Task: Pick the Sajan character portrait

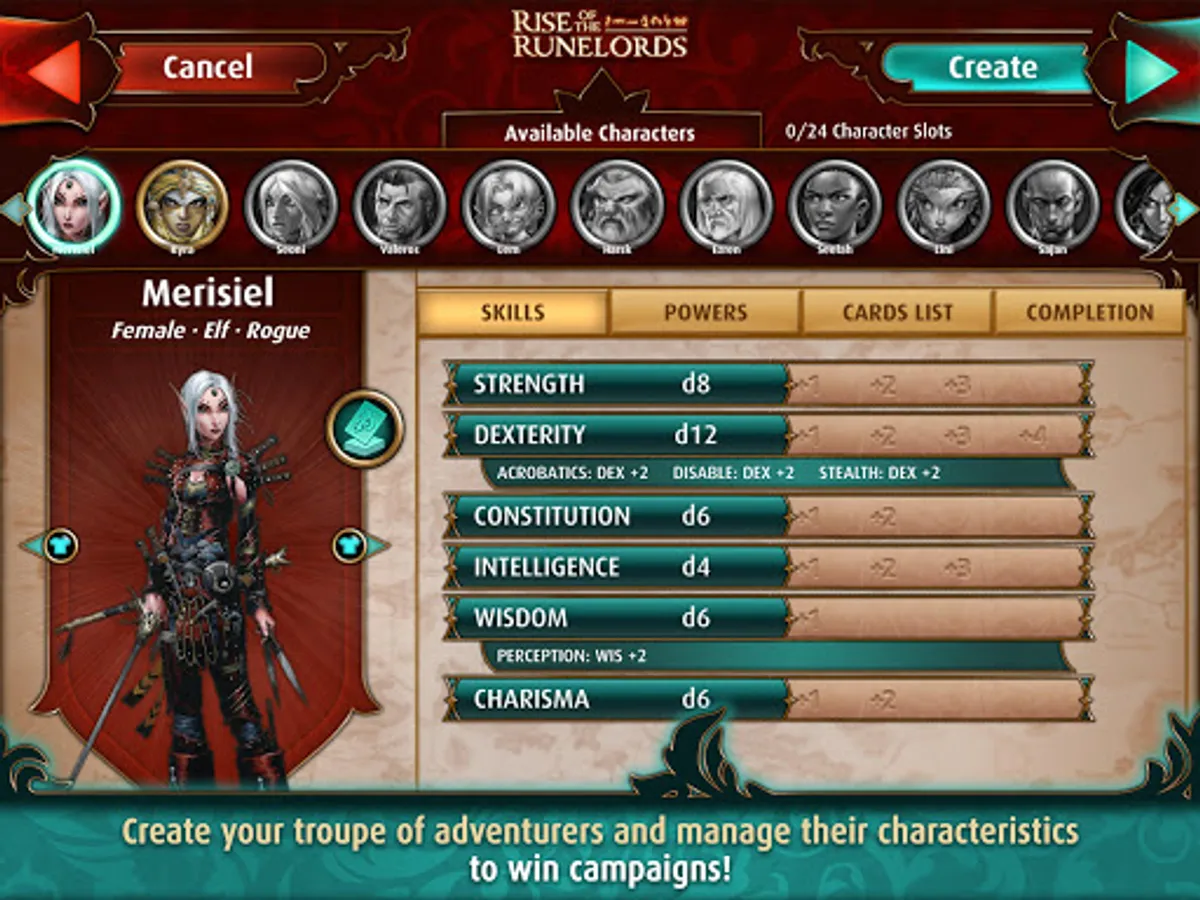Action: click(1052, 207)
